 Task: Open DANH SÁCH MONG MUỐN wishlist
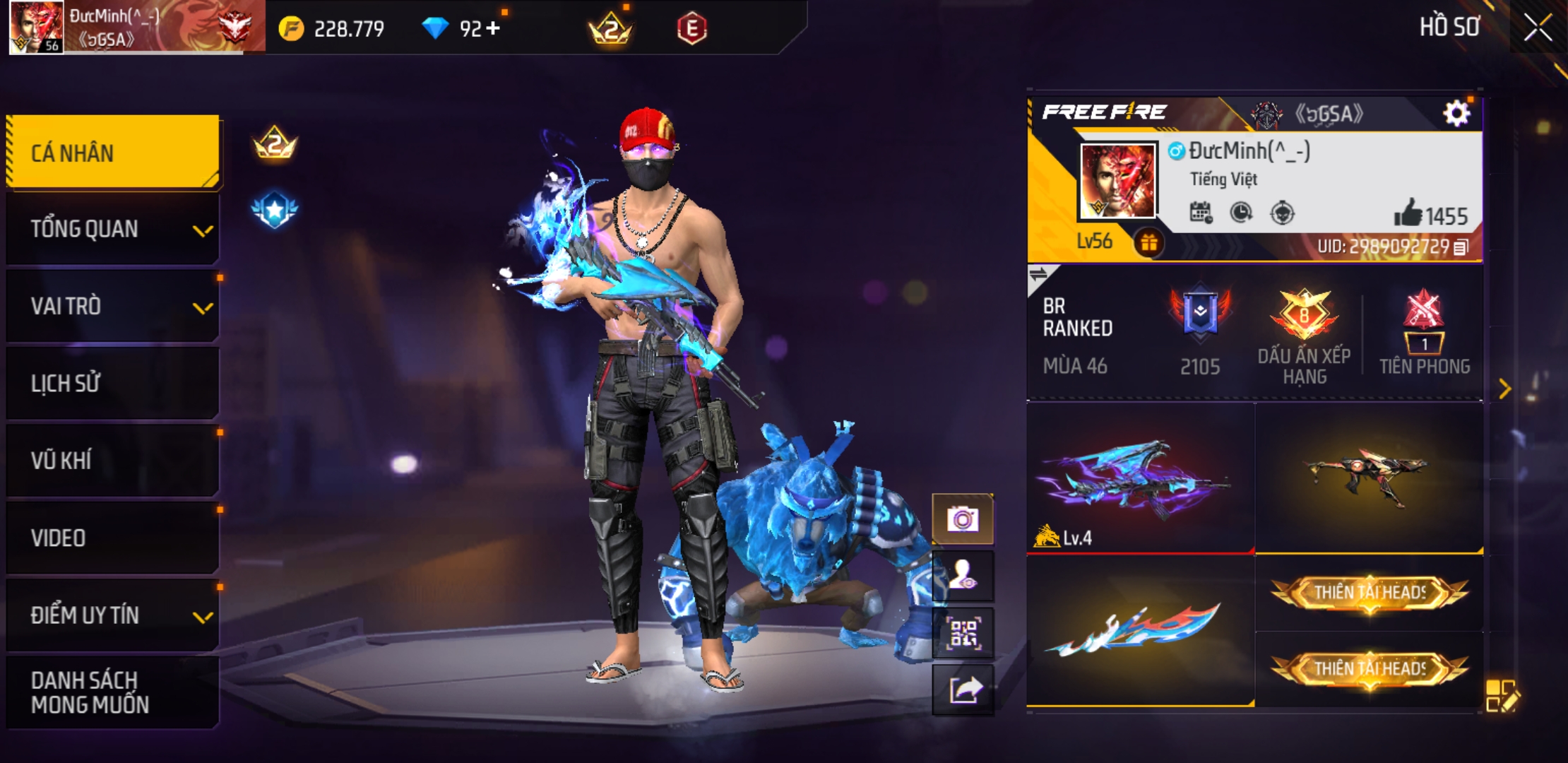point(113,692)
